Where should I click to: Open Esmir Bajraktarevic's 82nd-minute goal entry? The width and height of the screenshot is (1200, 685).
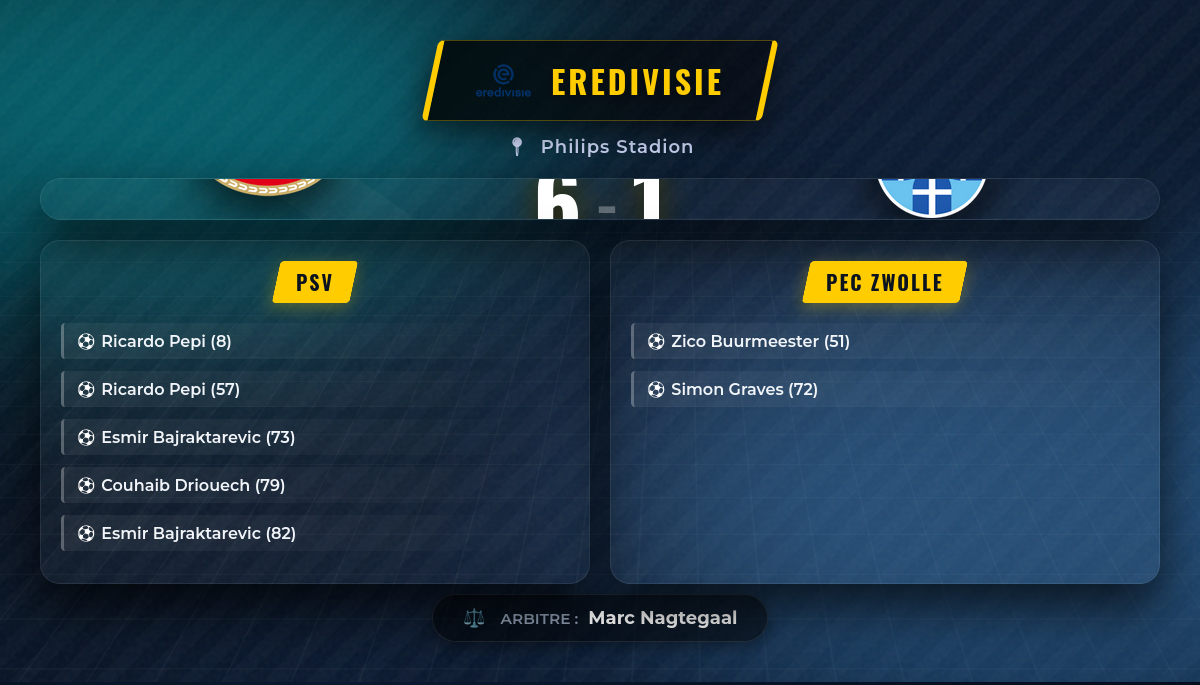click(198, 533)
